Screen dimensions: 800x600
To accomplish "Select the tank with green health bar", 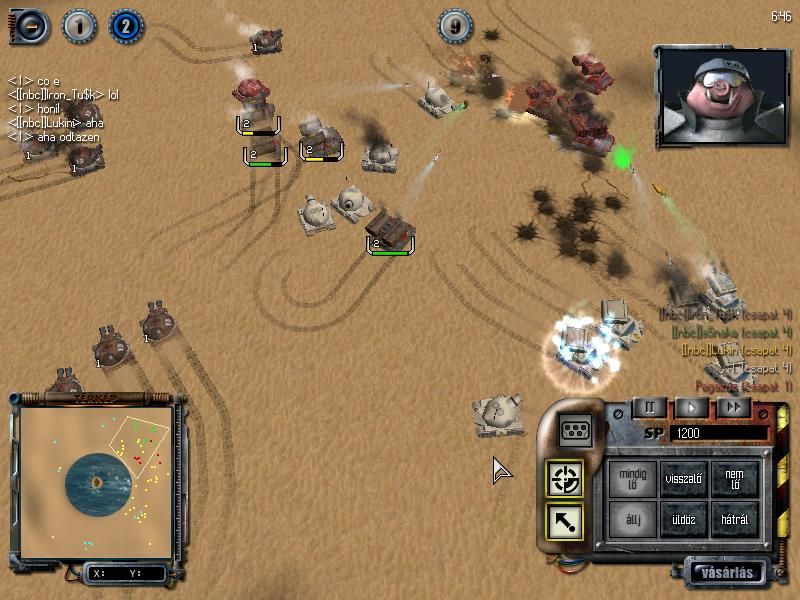I will click(390, 232).
